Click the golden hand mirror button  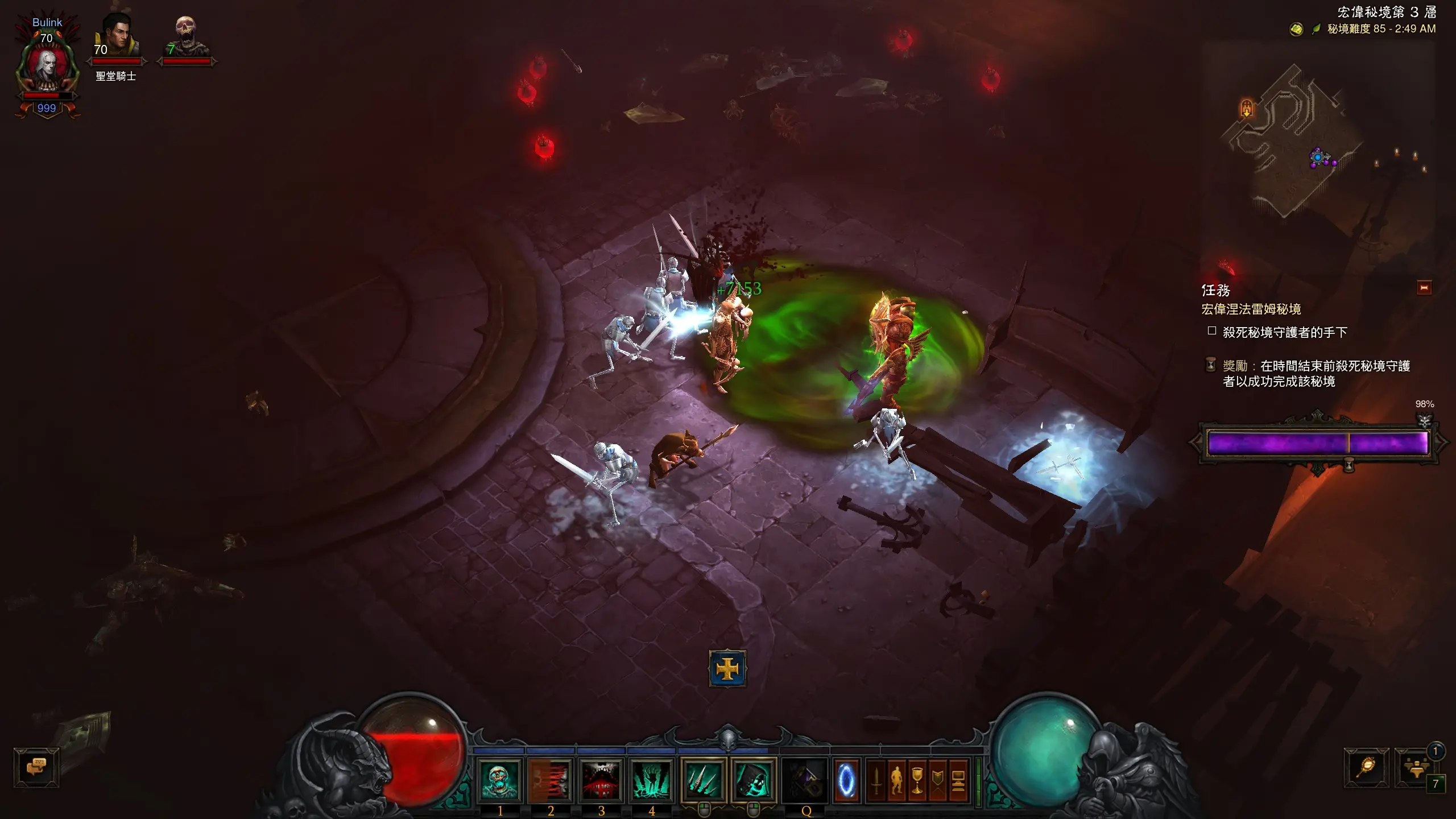coord(1366,767)
